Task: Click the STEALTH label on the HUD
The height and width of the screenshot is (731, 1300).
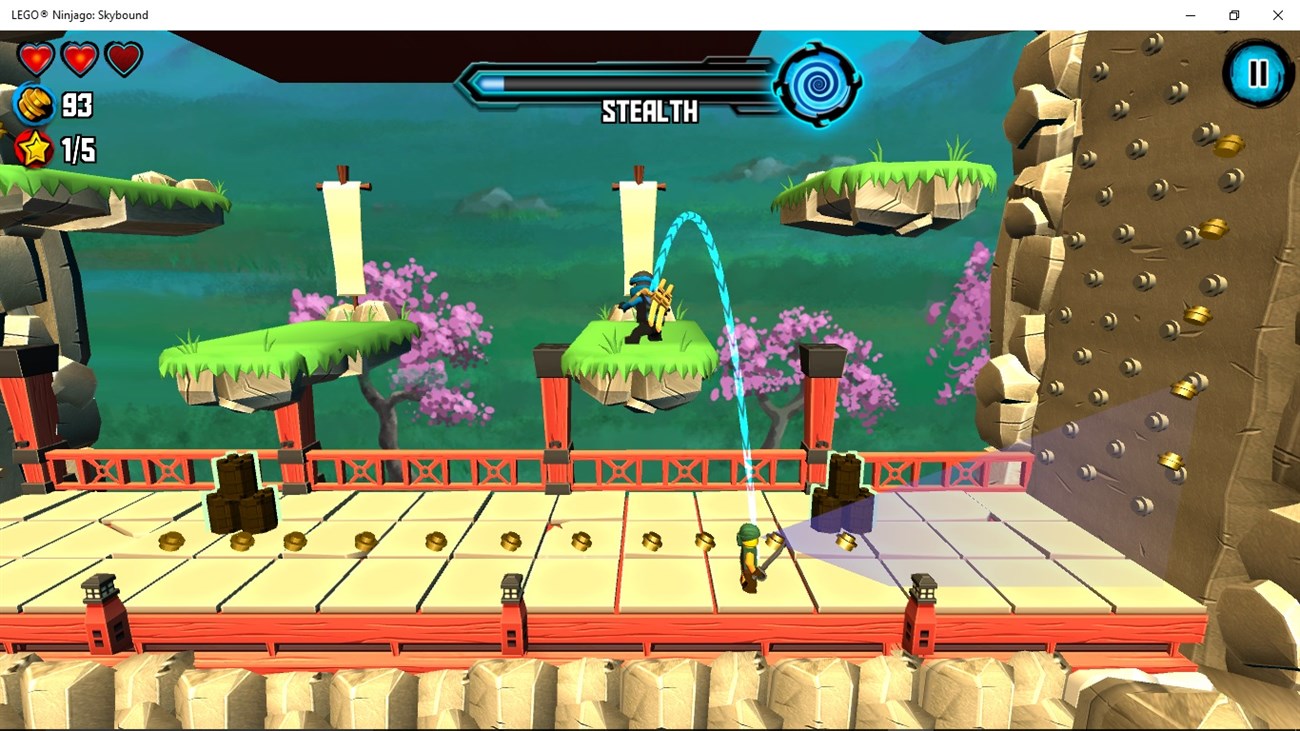Action: [x=649, y=113]
